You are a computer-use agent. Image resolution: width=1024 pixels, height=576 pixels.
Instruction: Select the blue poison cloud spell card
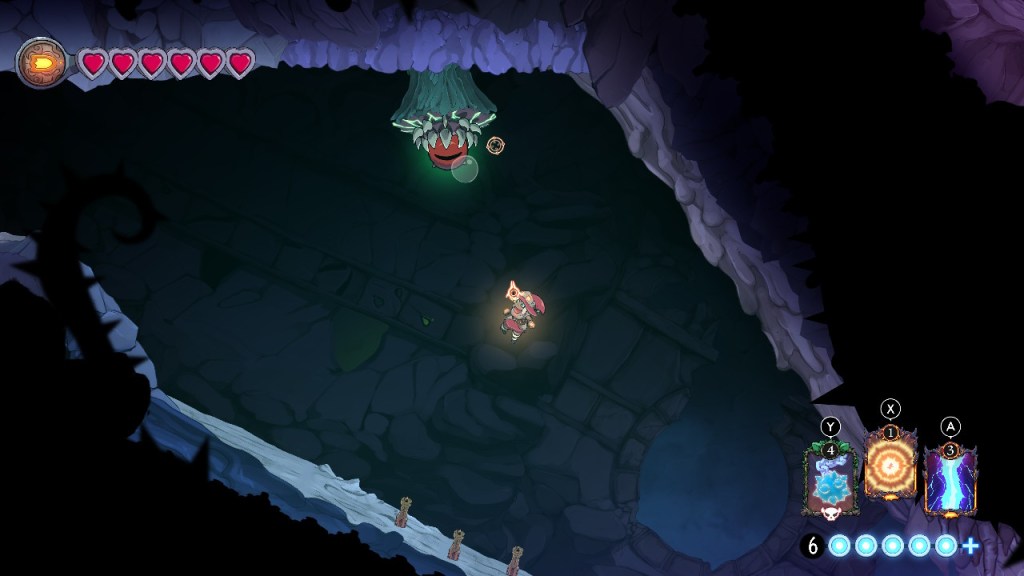[832, 482]
